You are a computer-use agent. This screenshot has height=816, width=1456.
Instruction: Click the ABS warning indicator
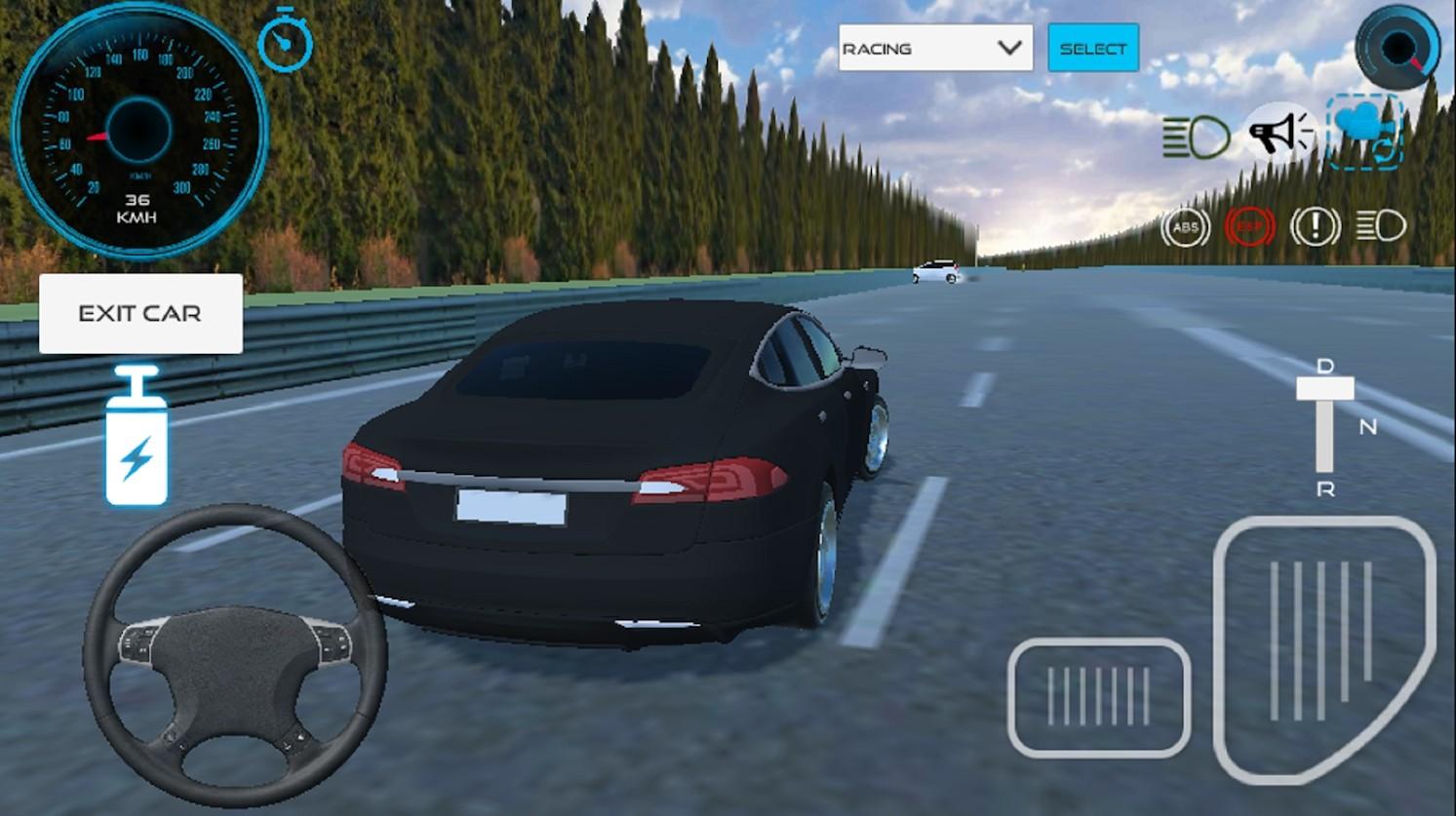[x=1186, y=226]
